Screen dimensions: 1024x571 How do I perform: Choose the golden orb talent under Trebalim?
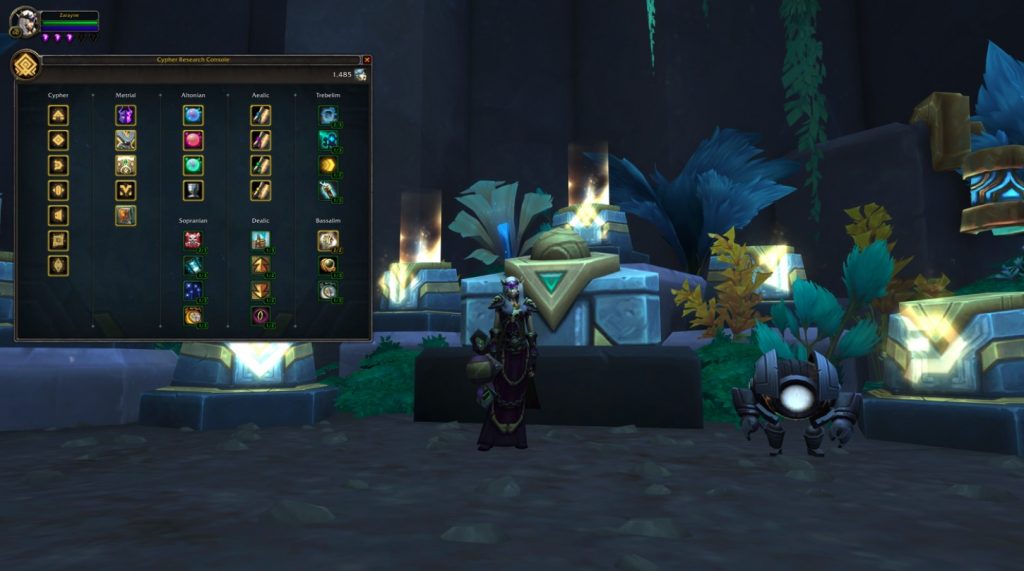328,165
